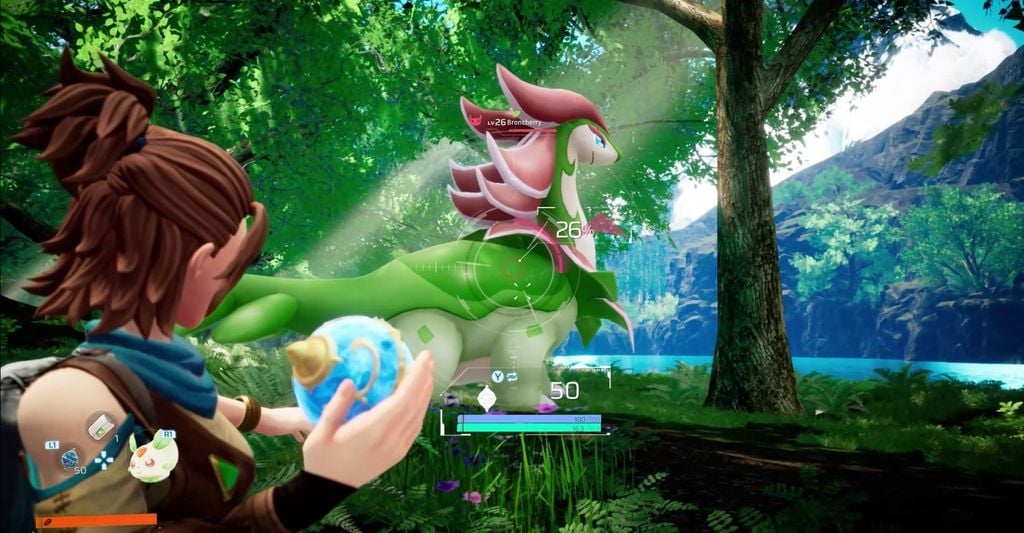Select the blue Pal Sphere slot
This screenshot has width=1024, height=533.
tap(70, 459)
